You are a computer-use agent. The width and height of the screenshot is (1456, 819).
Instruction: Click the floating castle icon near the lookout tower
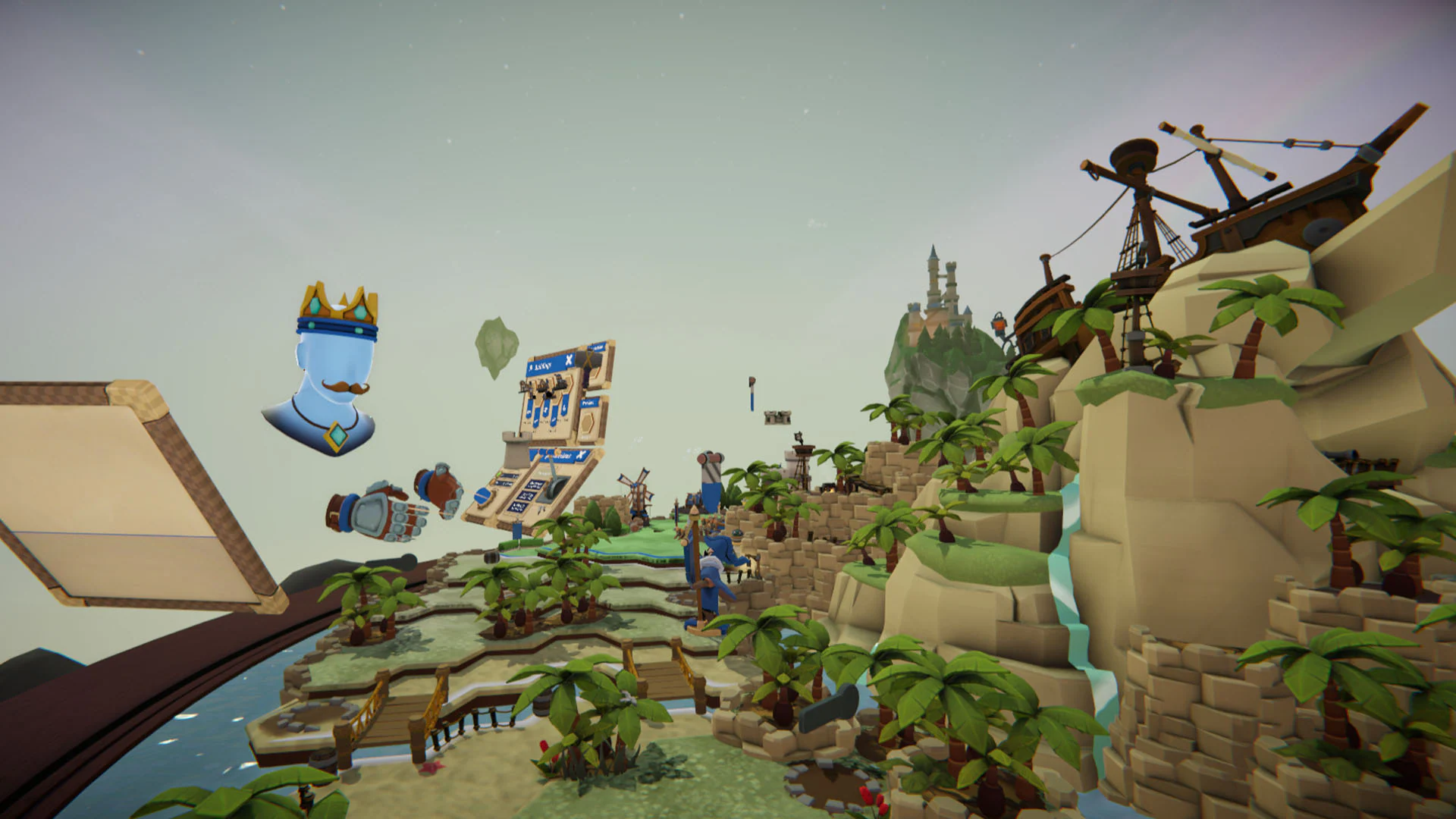(x=778, y=418)
